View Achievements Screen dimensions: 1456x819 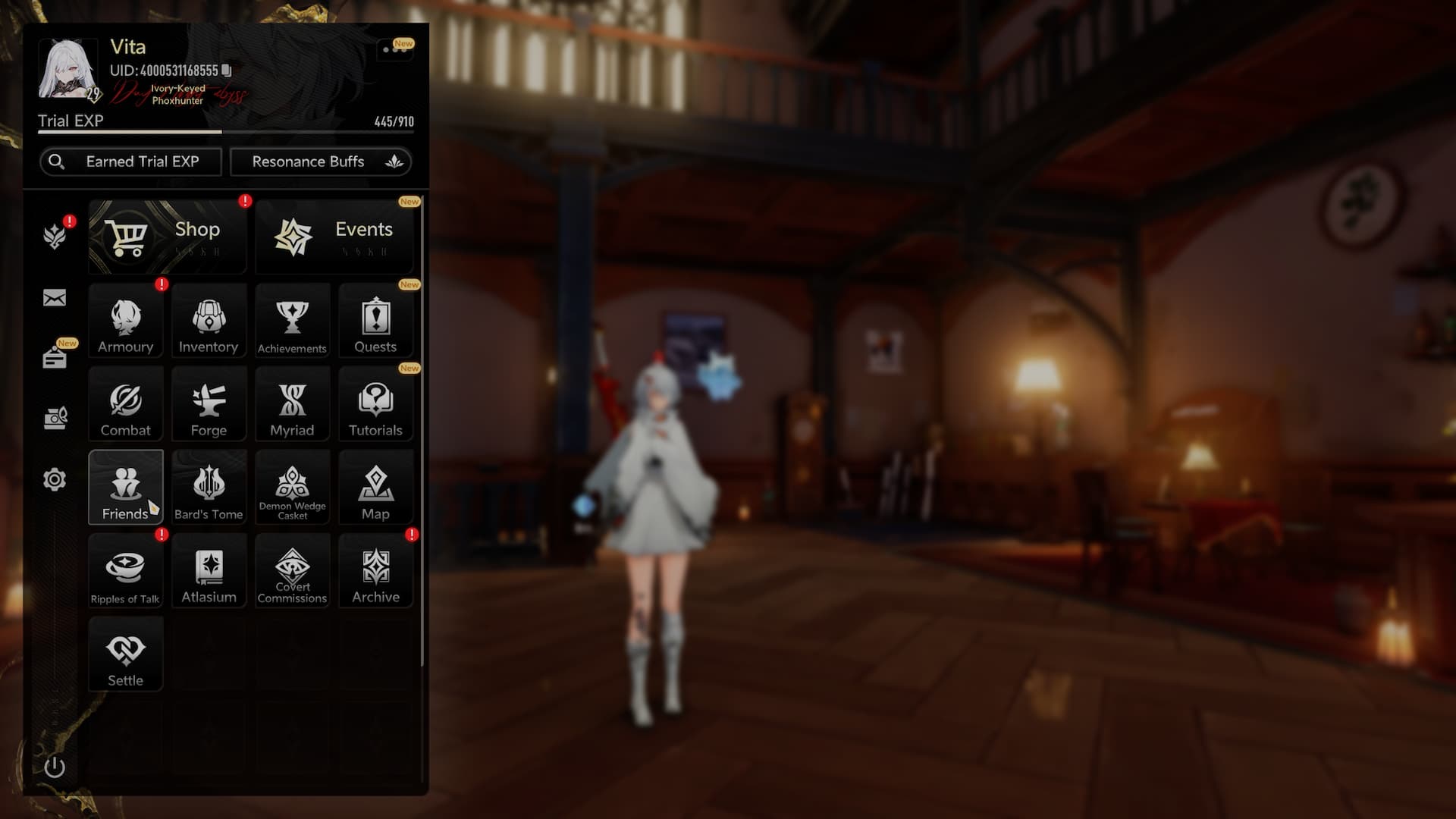(292, 321)
